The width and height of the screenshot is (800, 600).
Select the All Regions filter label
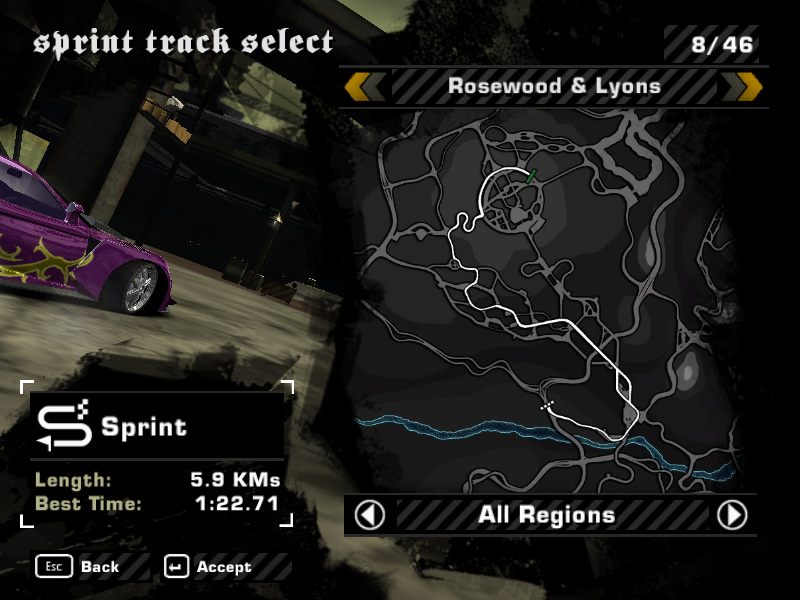546,515
